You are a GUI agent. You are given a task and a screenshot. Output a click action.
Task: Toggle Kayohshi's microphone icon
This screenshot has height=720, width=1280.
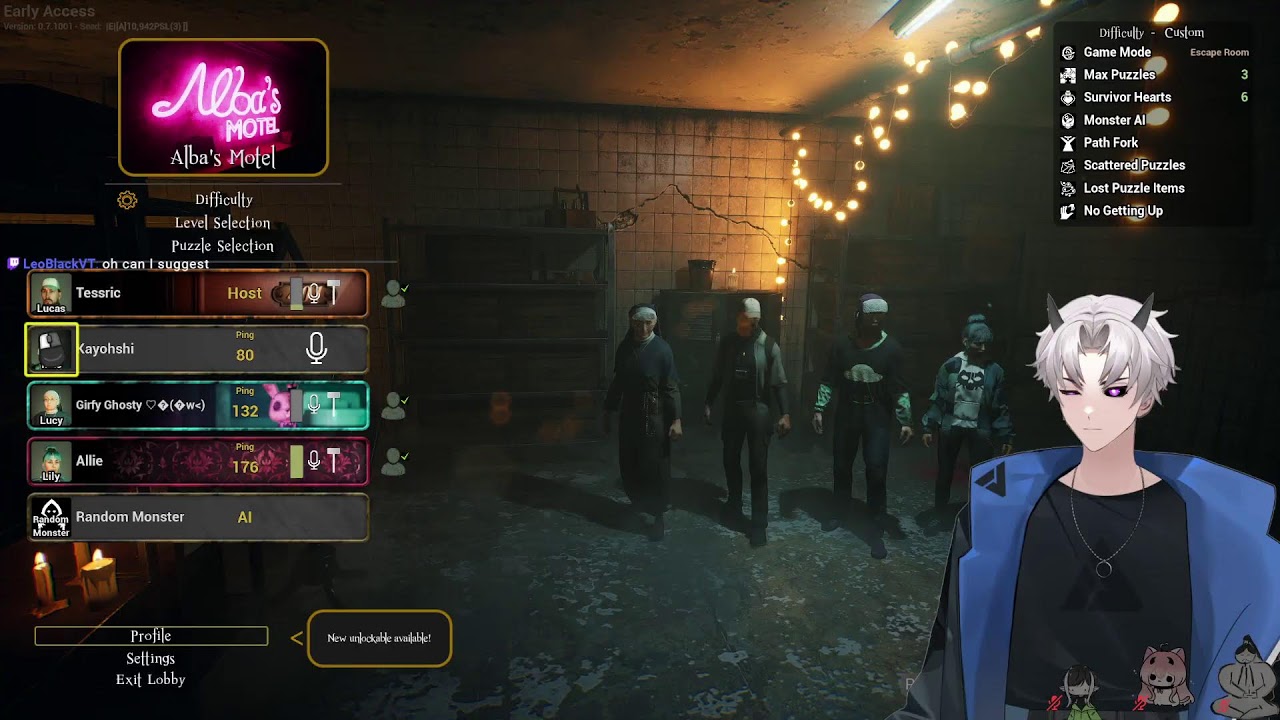click(316, 348)
